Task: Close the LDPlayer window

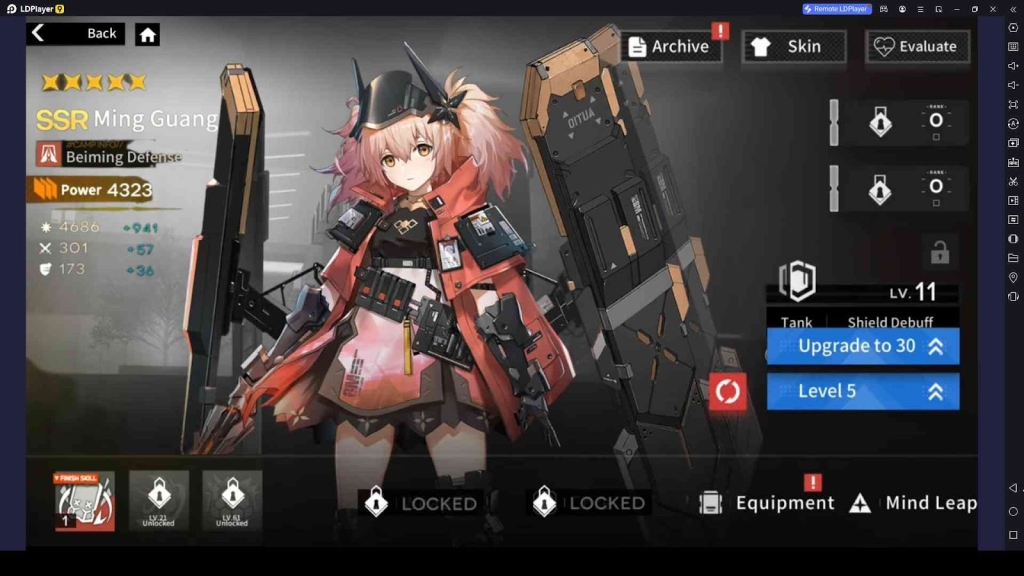Action: click(x=994, y=9)
